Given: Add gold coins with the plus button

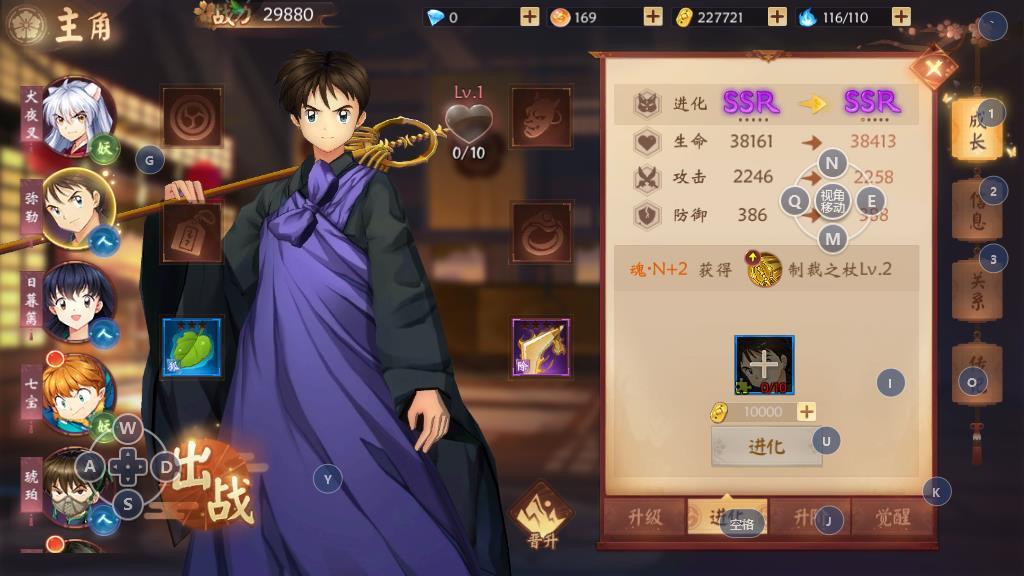Looking at the screenshot, I should coord(777,17).
